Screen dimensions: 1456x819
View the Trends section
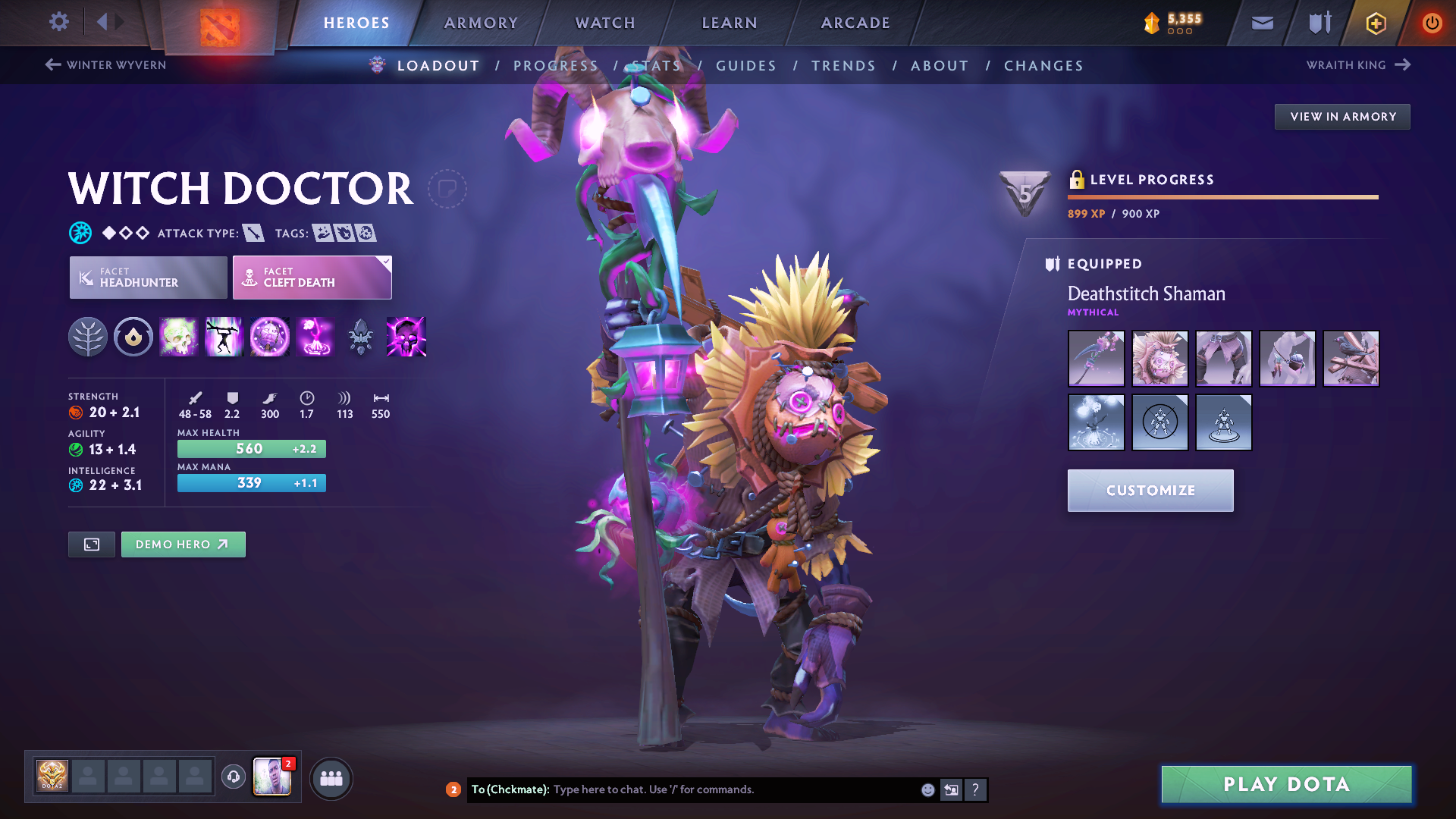[843, 66]
